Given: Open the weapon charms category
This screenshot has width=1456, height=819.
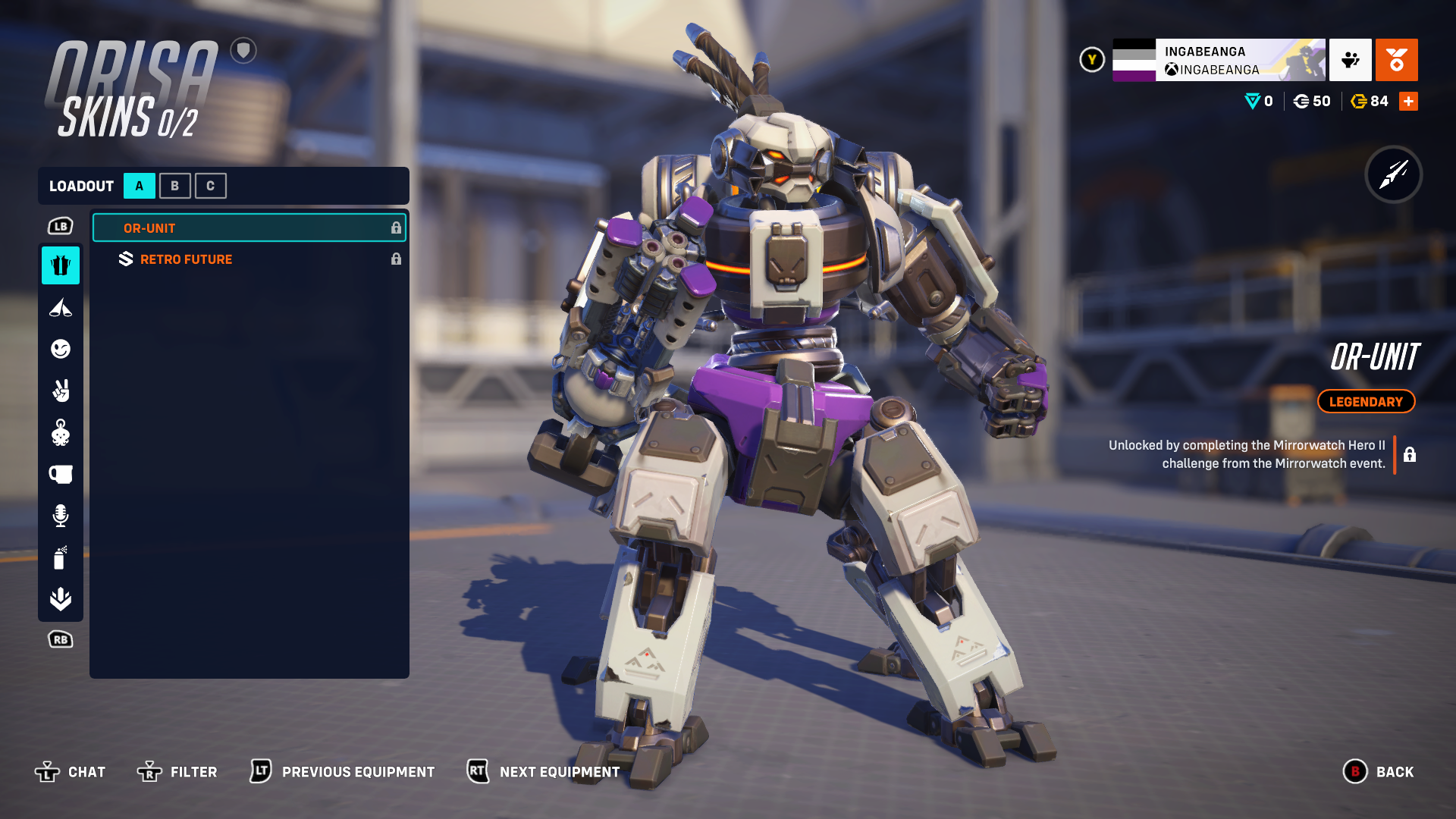Looking at the screenshot, I should tap(61, 433).
